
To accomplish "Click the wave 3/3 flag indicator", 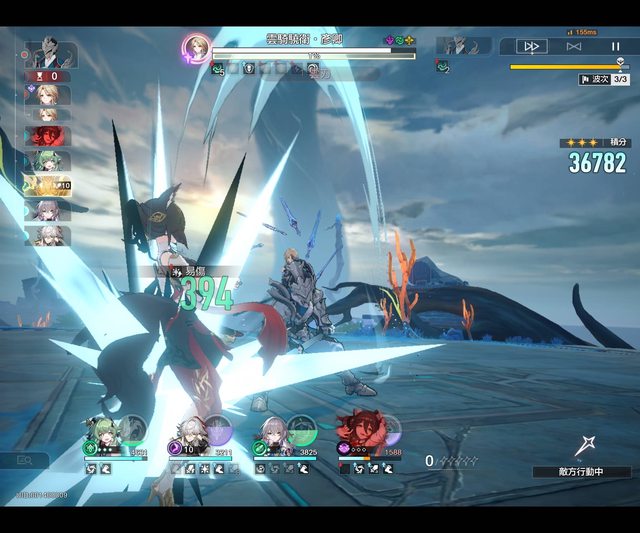I will click(604, 79).
